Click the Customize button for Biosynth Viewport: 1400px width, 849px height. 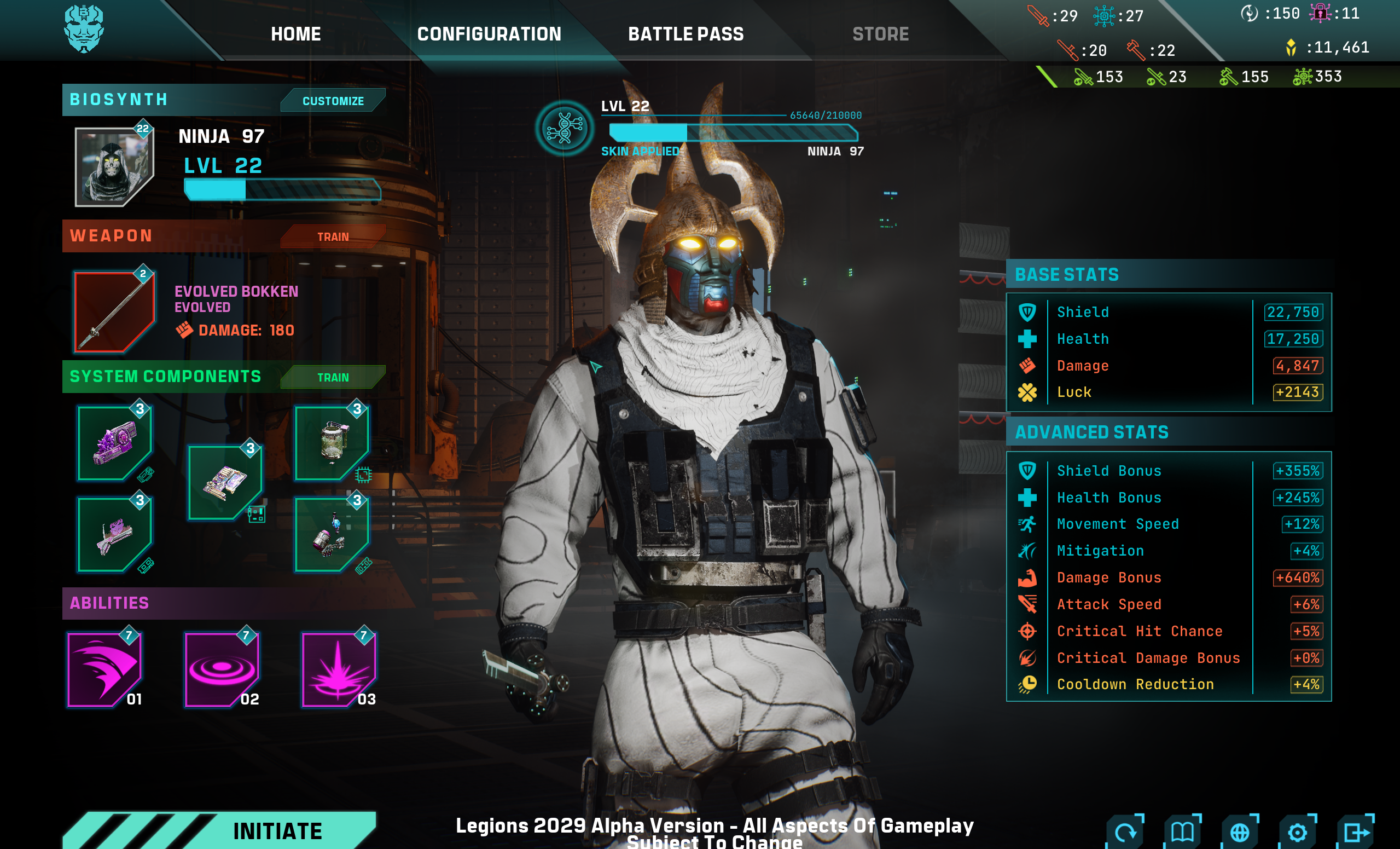pos(333,101)
